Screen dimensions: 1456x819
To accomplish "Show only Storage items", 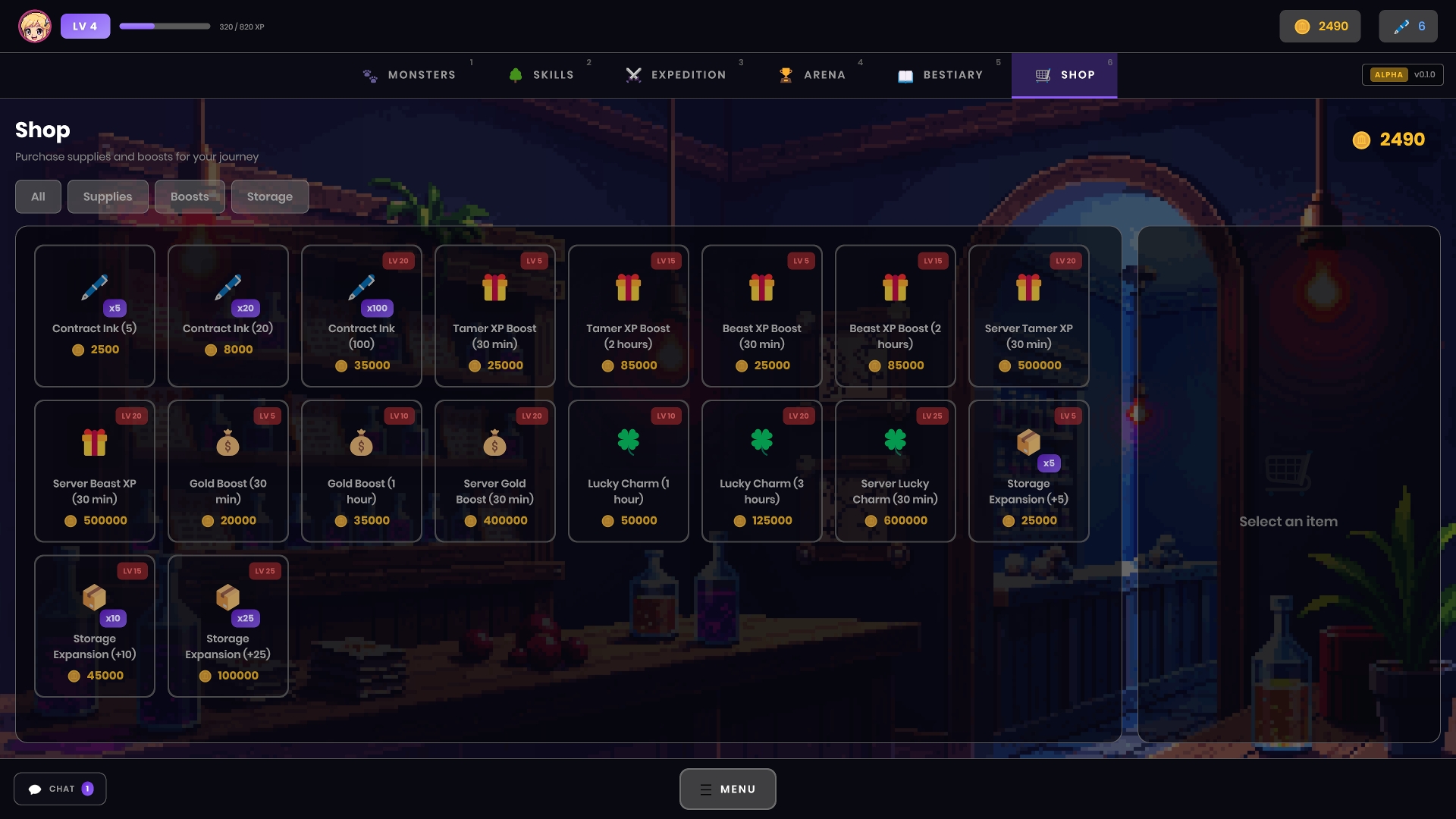I will [x=270, y=196].
